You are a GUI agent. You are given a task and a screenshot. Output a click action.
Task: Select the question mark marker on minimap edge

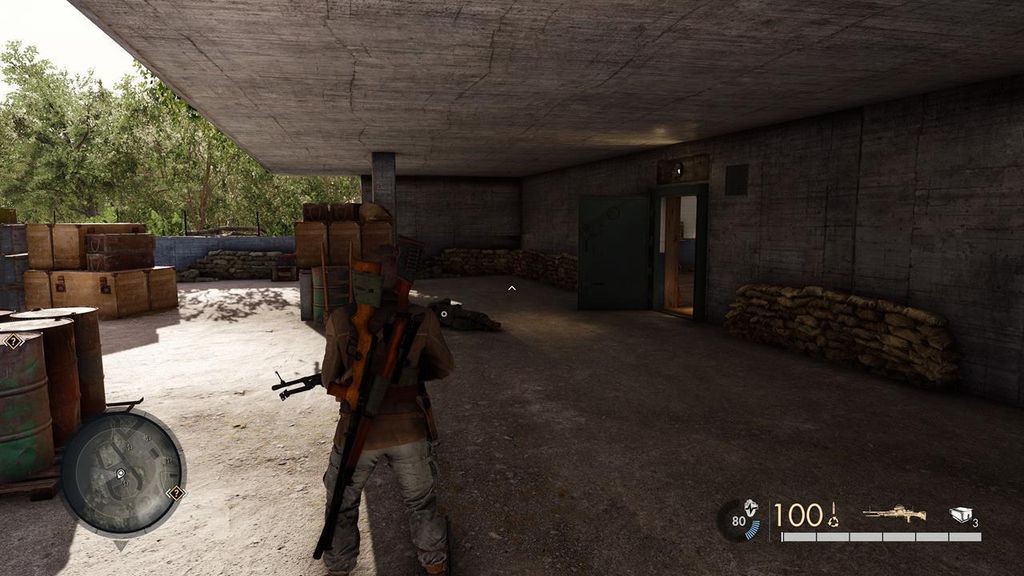point(177,492)
